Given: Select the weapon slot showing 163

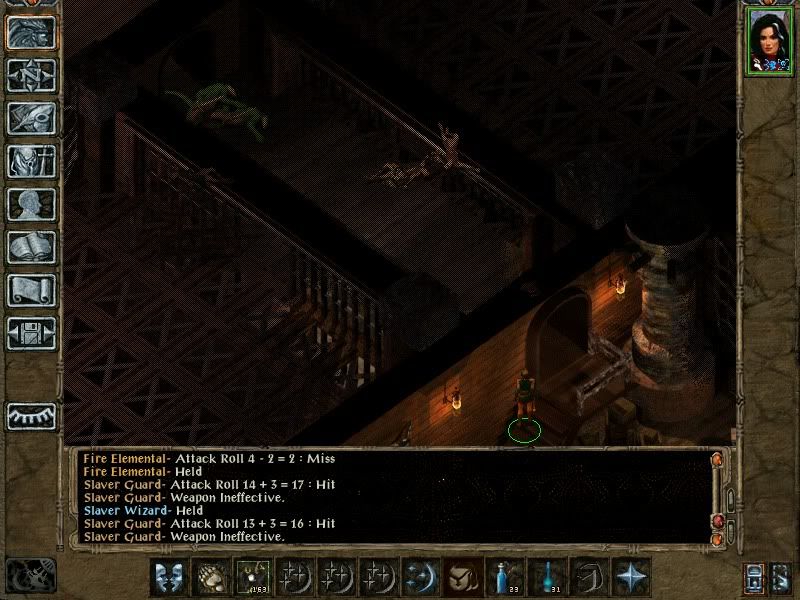Looking at the screenshot, I should pos(252,577).
